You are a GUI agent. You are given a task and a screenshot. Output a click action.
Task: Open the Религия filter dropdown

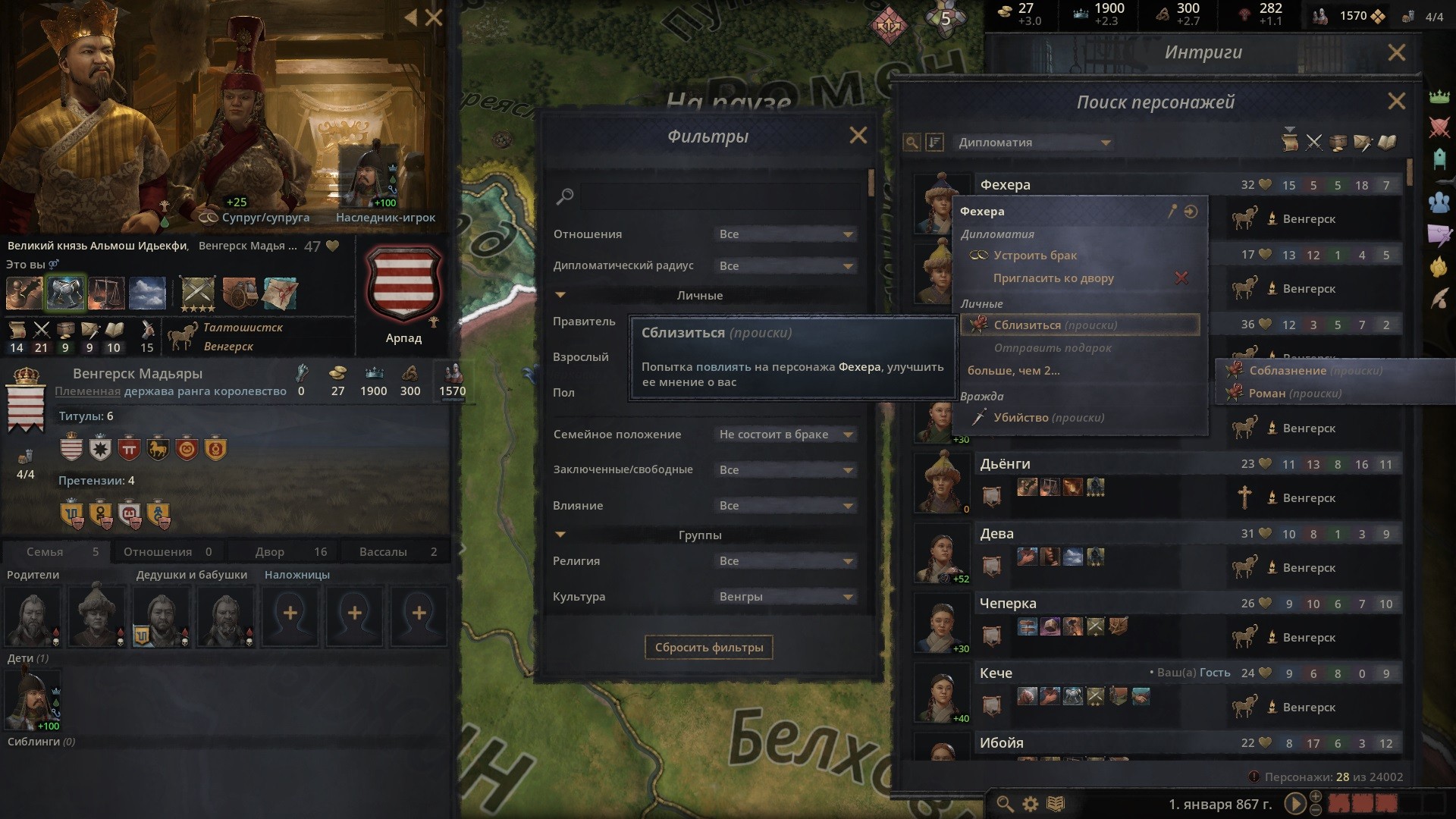(x=786, y=561)
